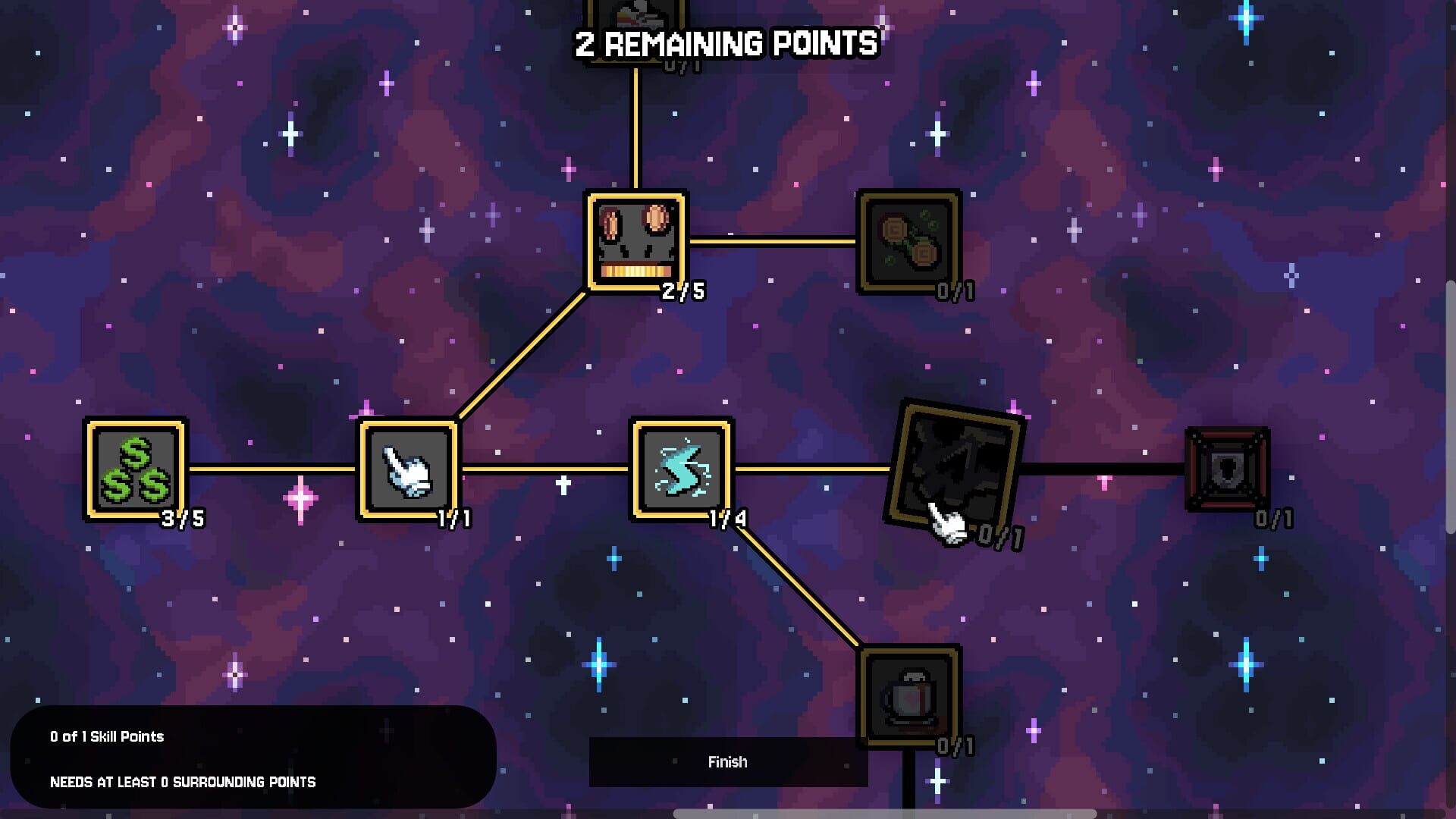The image size is (1456, 819).
Task: Click the 2 REMAINING POINTS header
Action: [x=726, y=43]
